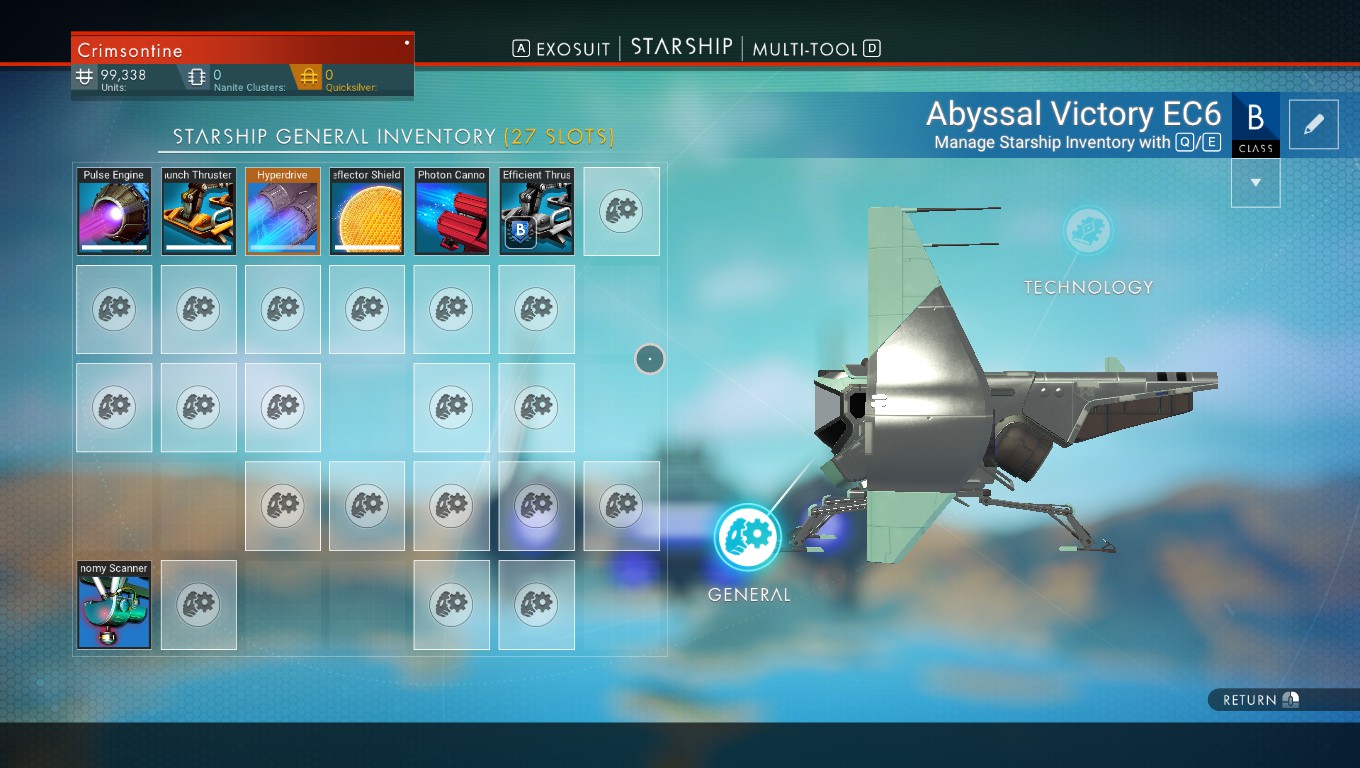Show the Technology inventory node
1360x768 pixels.
click(x=1088, y=232)
